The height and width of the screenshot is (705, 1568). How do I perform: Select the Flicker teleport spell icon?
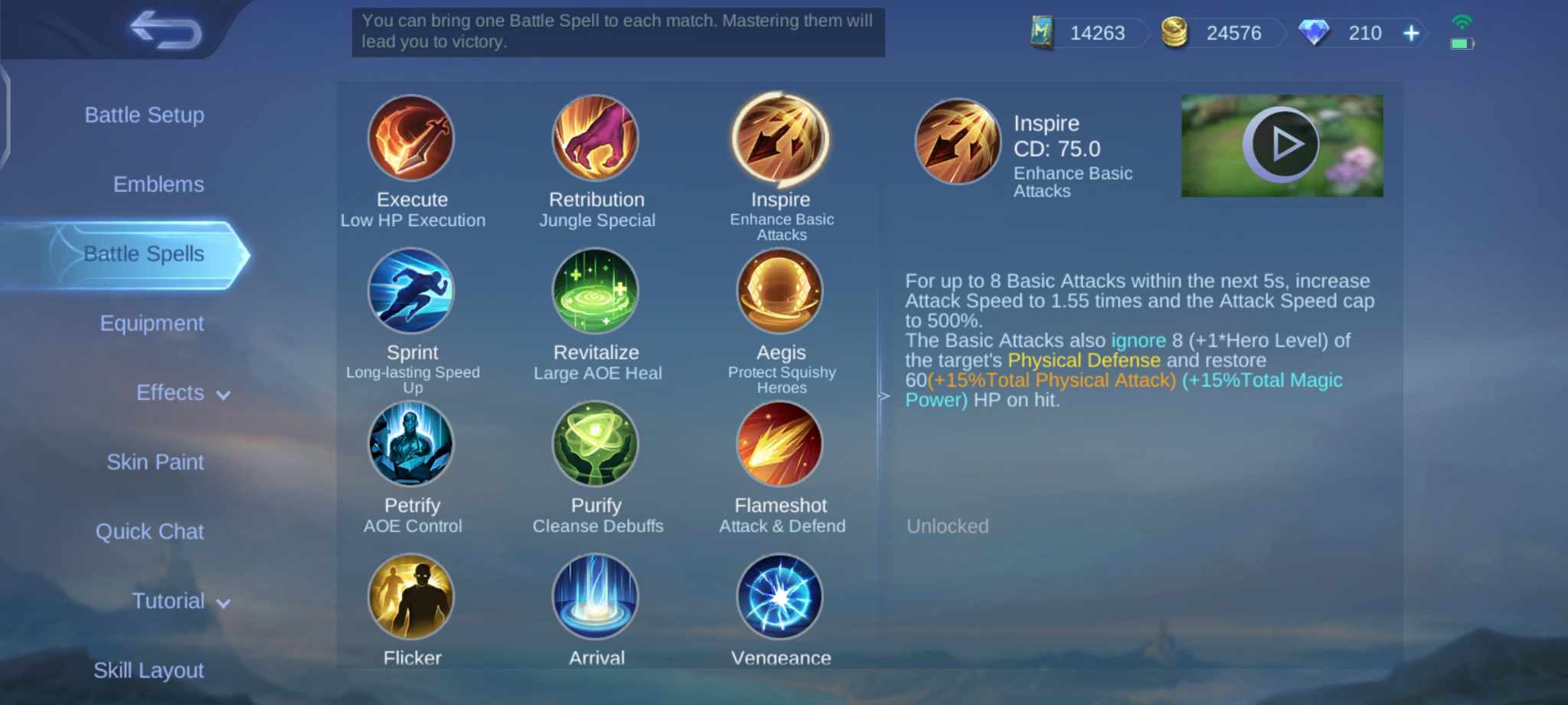[412, 596]
